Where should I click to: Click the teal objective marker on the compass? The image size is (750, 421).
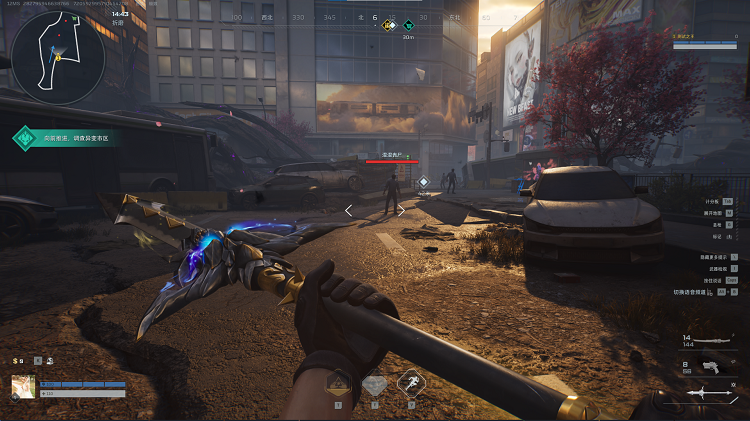pos(408,25)
